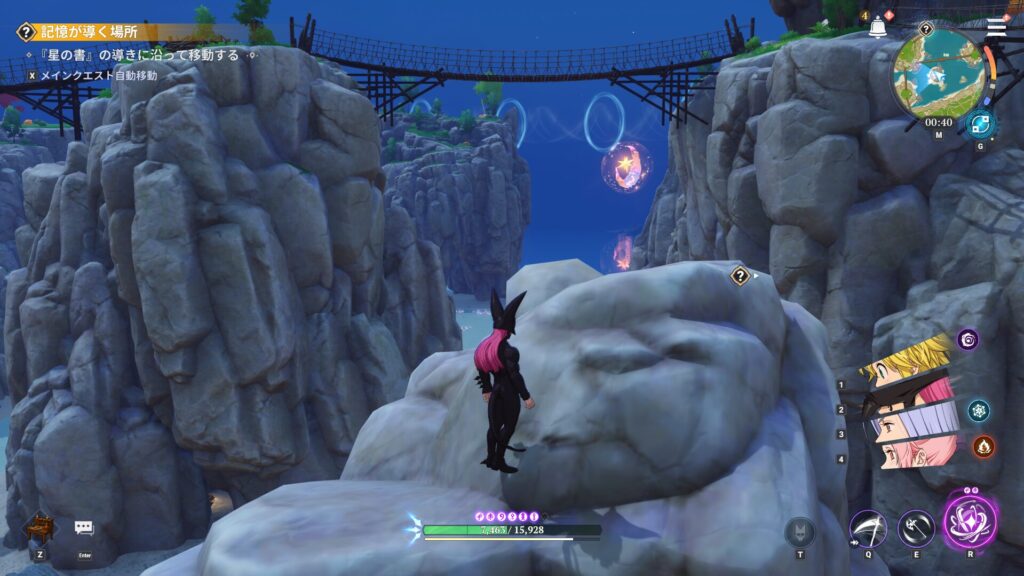
Task: Select the purple swirl tag skill
Action: click(x=968, y=340)
